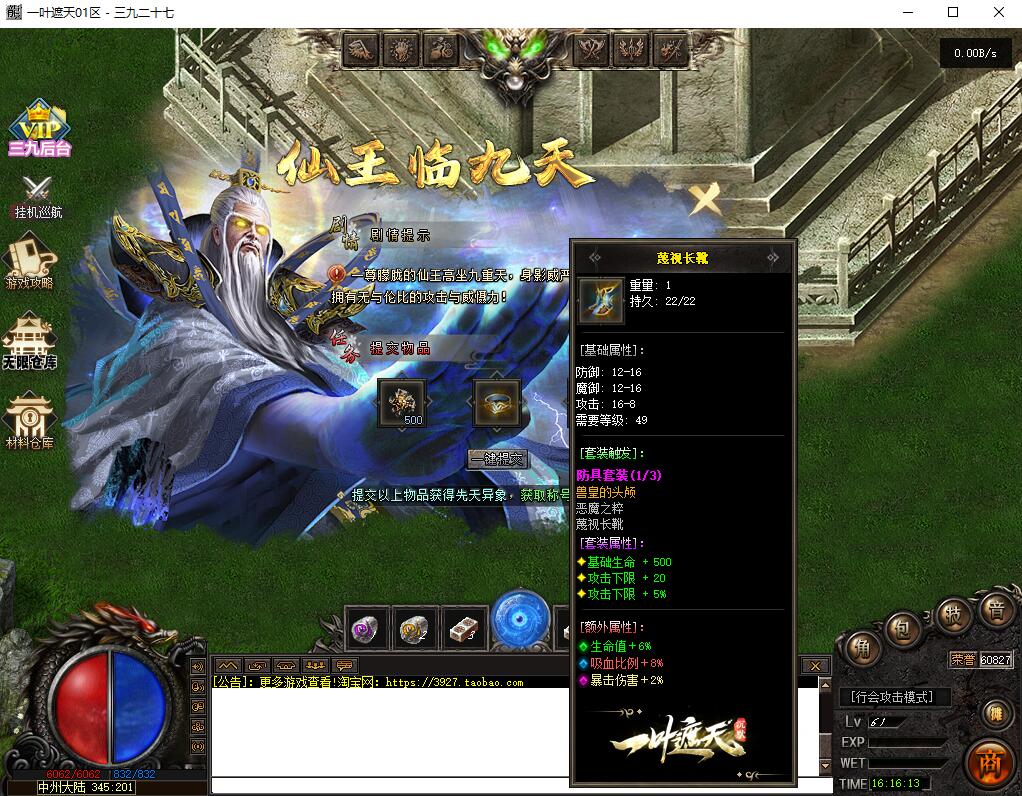Toggle the sound button (音)

point(995,609)
